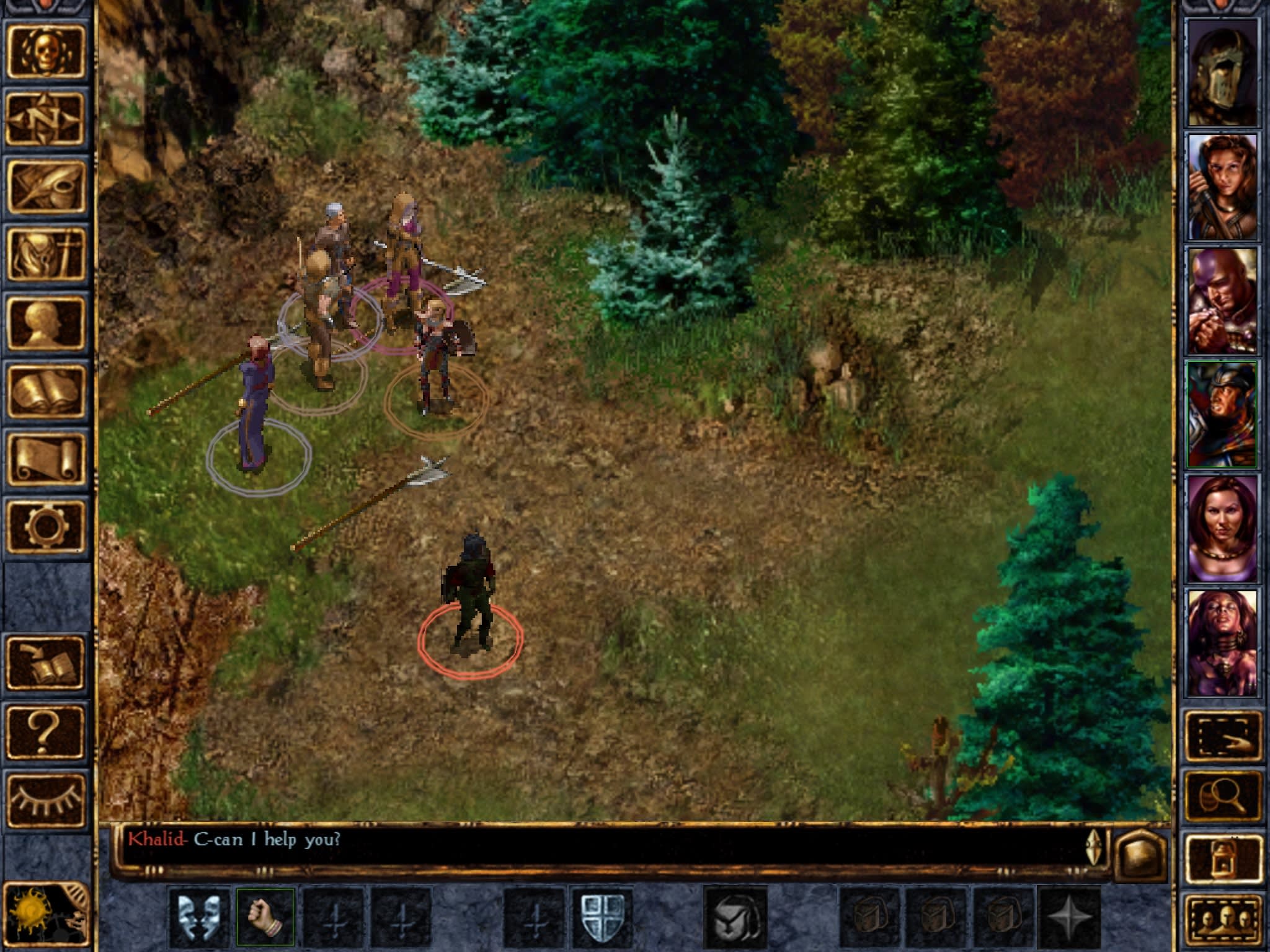The width and height of the screenshot is (1270, 952).
Task: Choose the fist weapon quick slot
Action: (265, 917)
